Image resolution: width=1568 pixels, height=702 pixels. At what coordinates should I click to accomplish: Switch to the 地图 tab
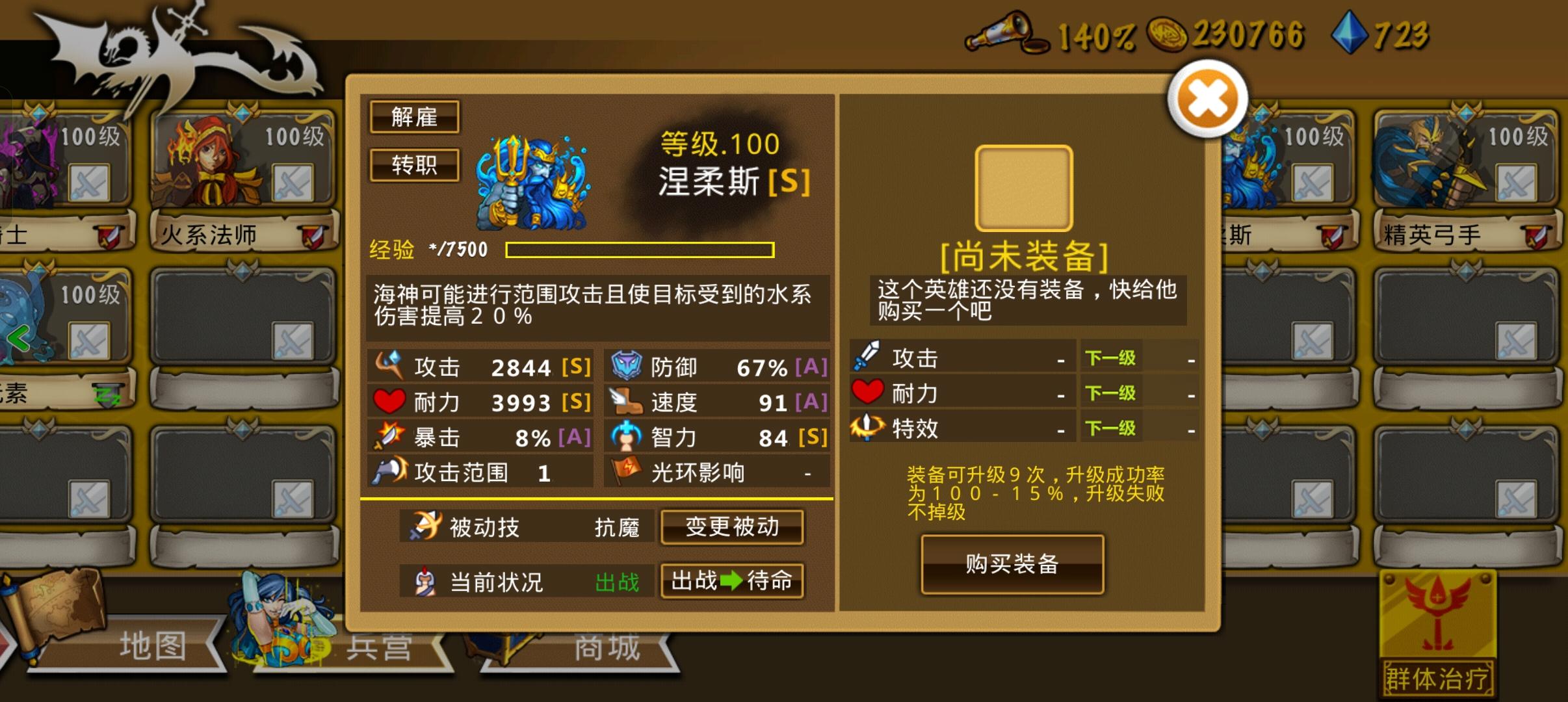pos(153,645)
